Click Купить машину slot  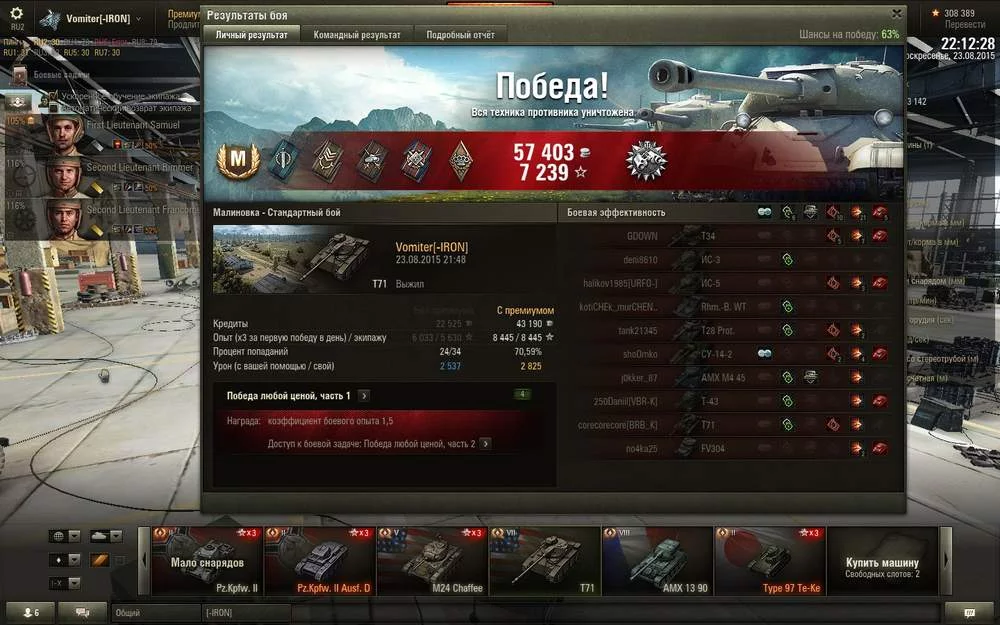click(883, 566)
